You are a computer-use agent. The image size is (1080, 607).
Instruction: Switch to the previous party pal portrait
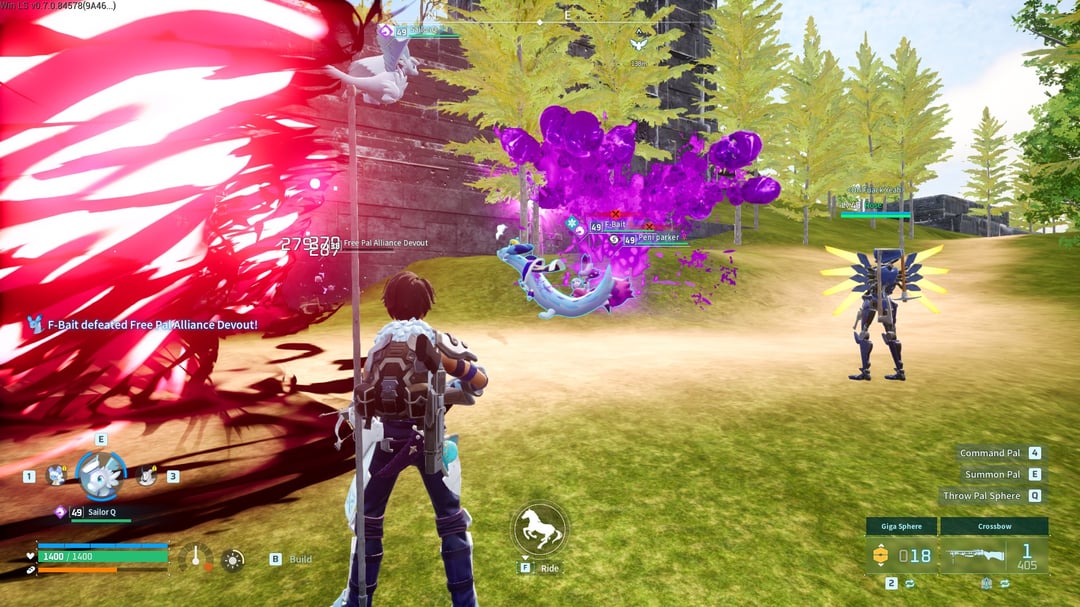[56, 476]
